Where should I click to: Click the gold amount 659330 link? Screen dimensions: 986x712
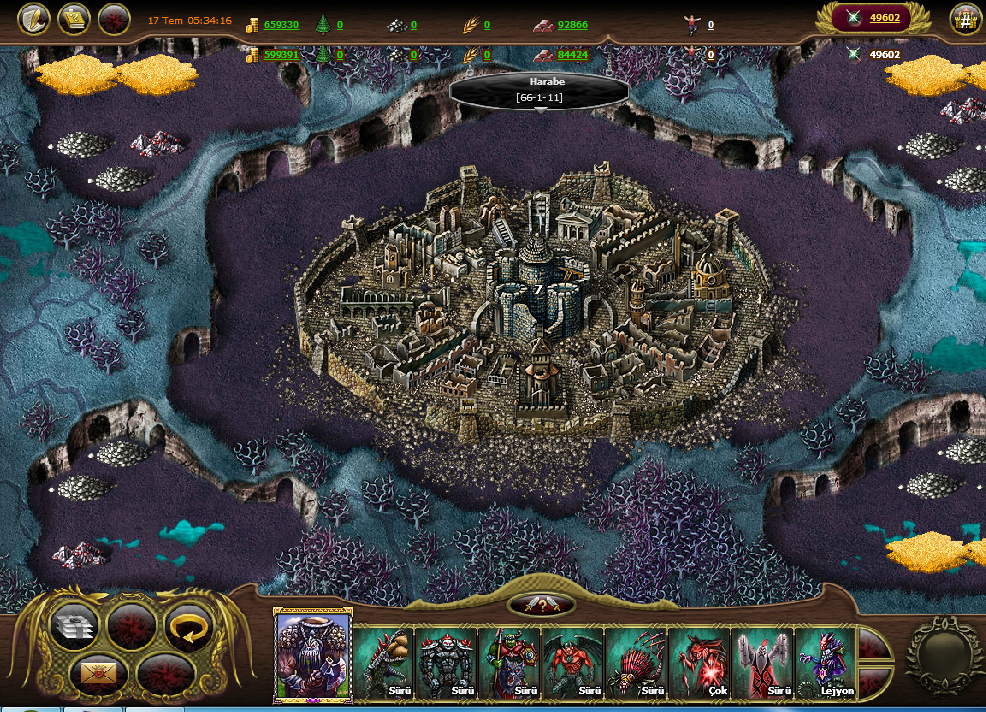(281, 24)
